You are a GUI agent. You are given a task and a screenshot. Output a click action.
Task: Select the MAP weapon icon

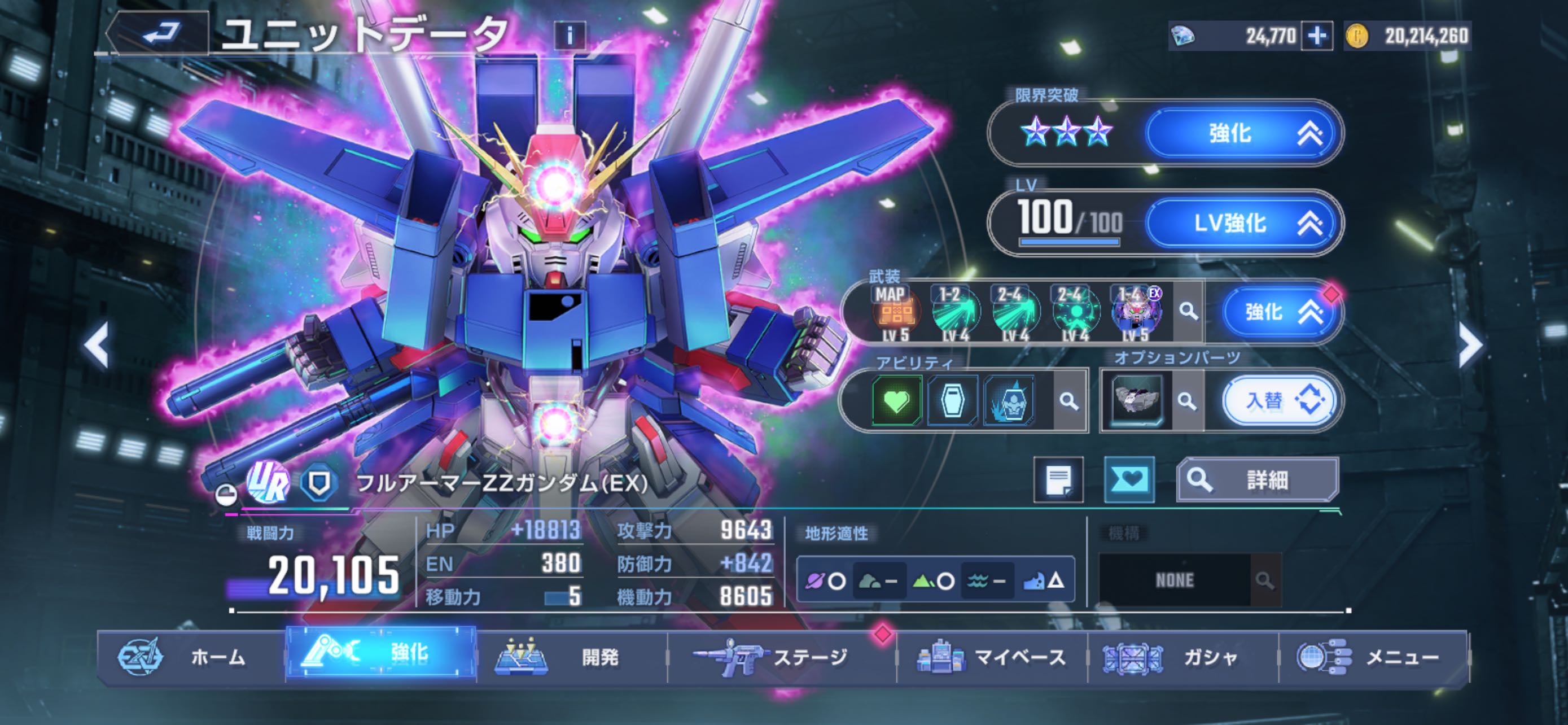point(894,312)
